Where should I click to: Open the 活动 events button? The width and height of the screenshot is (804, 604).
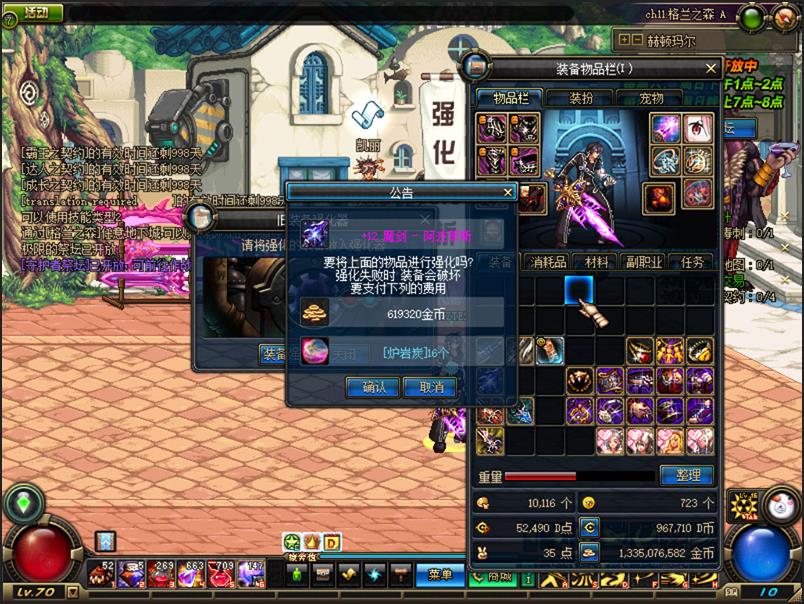point(35,12)
